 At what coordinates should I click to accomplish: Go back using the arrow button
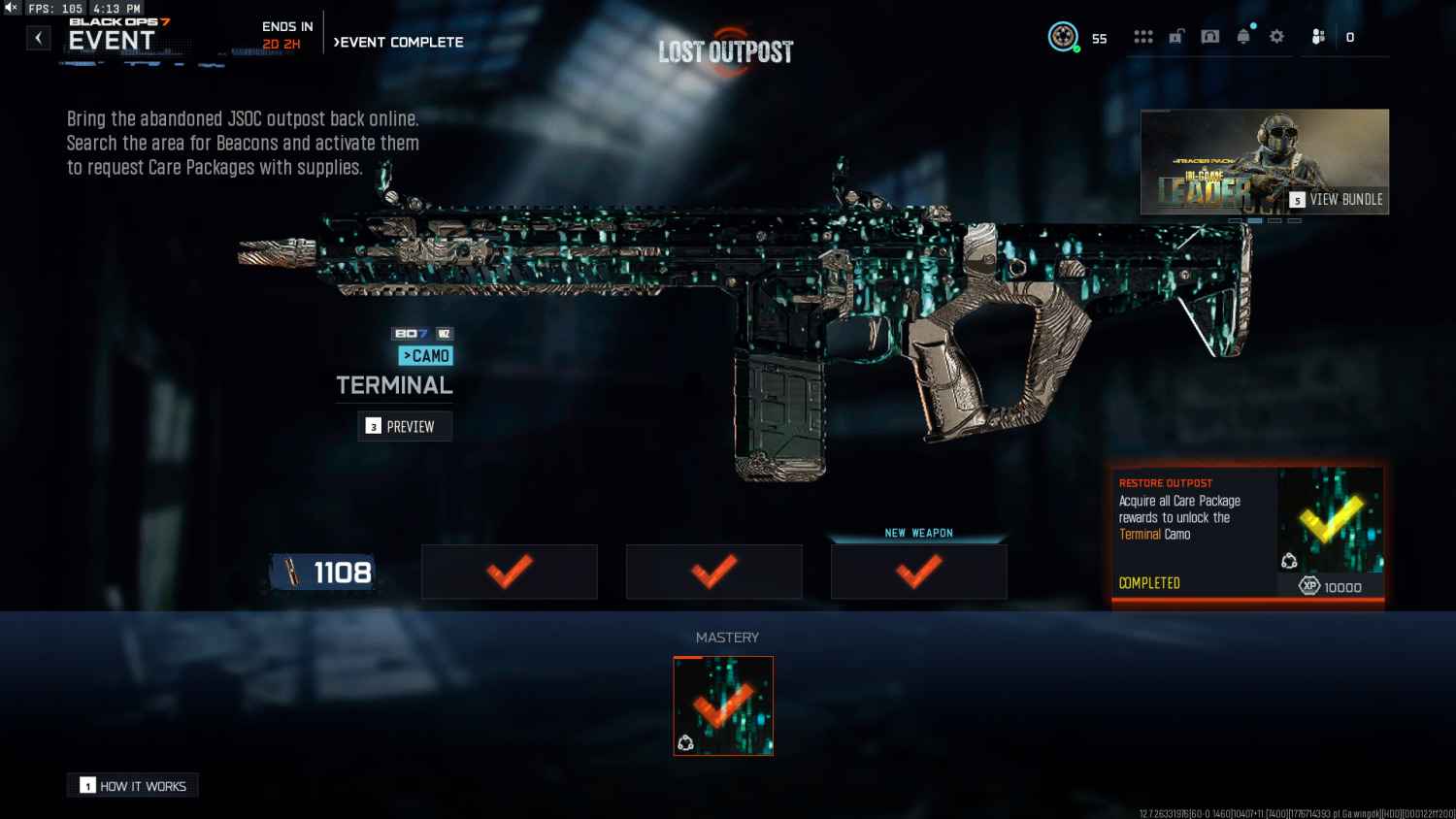38,37
